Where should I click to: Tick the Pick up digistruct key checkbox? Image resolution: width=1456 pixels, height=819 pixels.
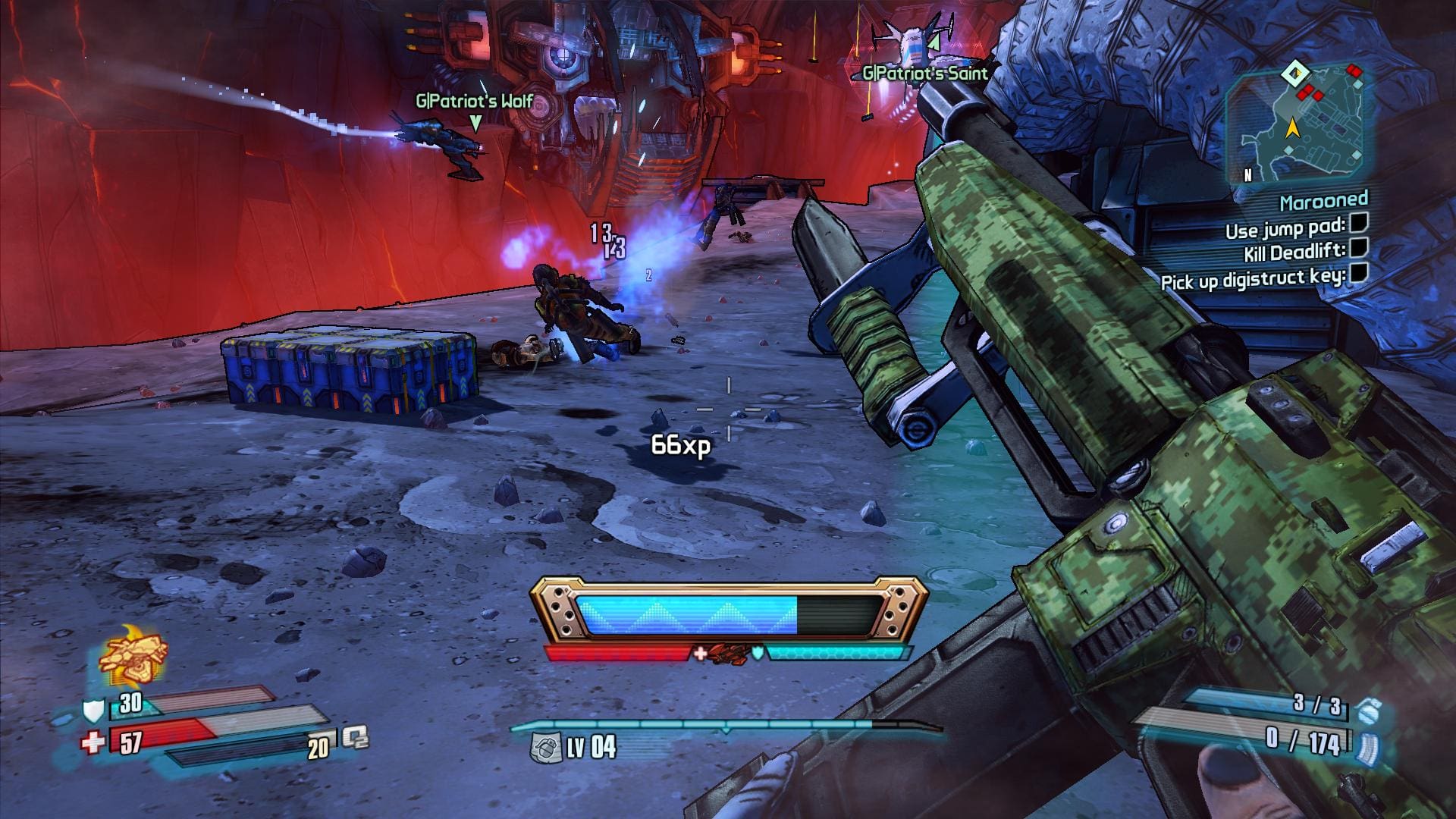1358,273
